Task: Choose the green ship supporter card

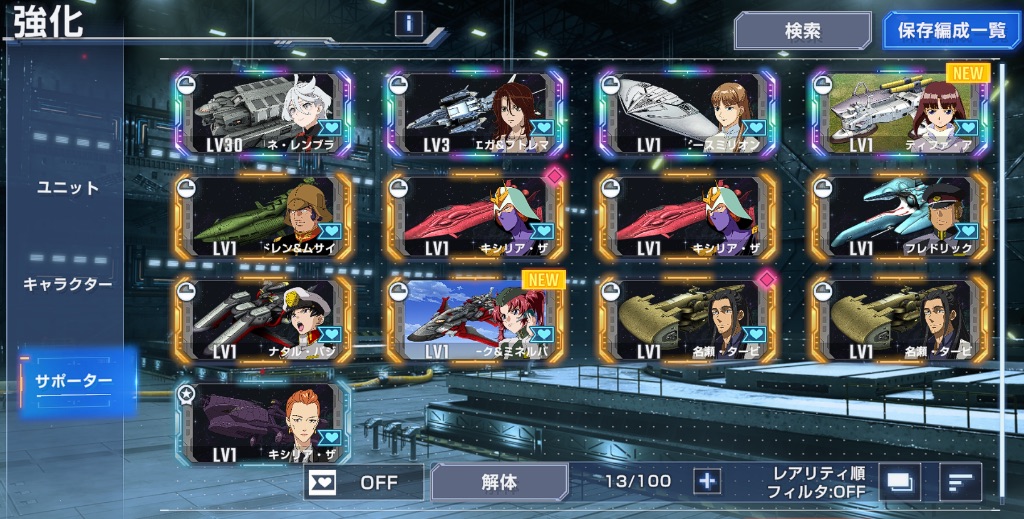Action: (262, 215)
